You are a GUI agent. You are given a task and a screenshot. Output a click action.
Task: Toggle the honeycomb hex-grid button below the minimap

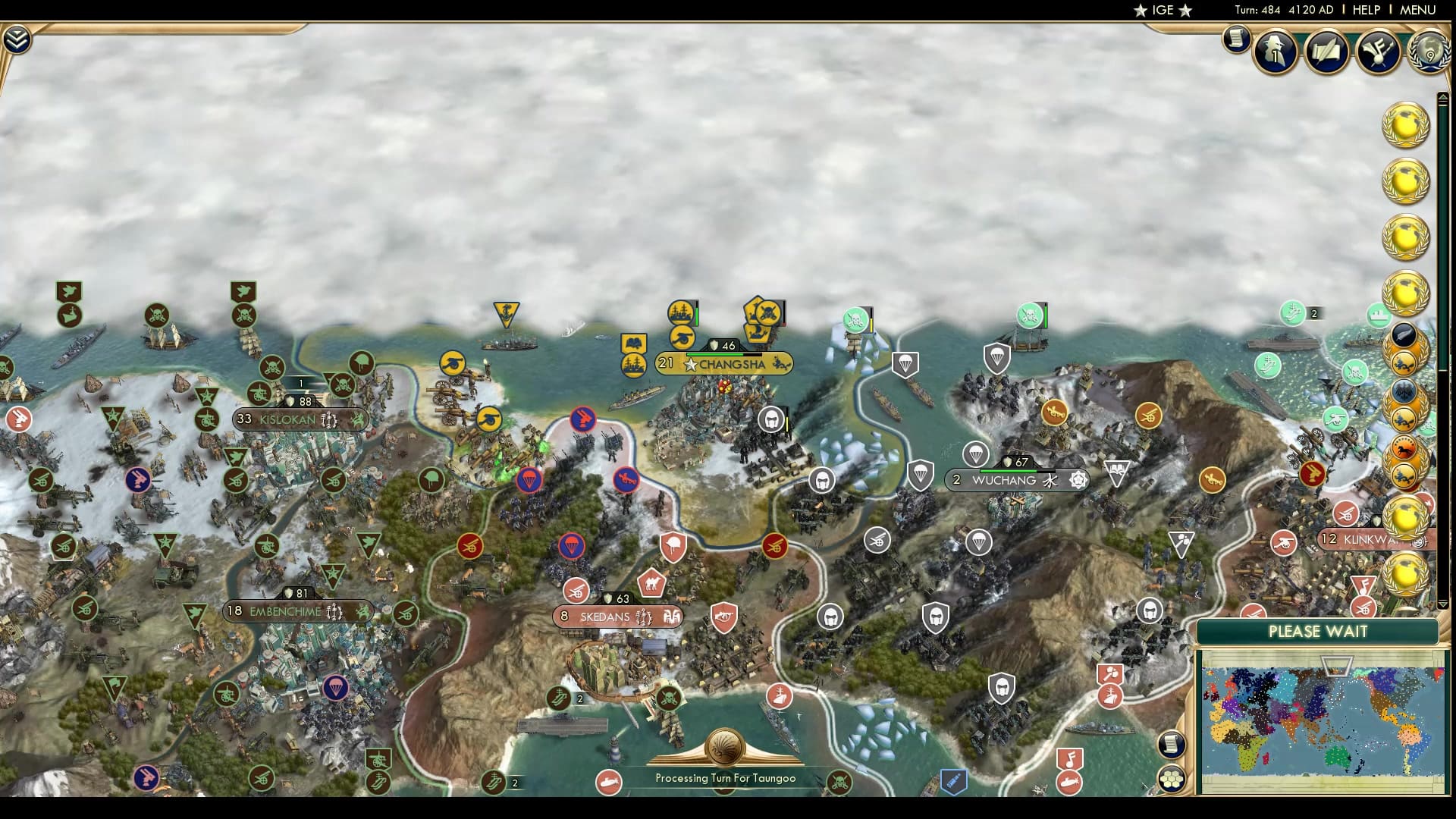(x=1170, y=778)
